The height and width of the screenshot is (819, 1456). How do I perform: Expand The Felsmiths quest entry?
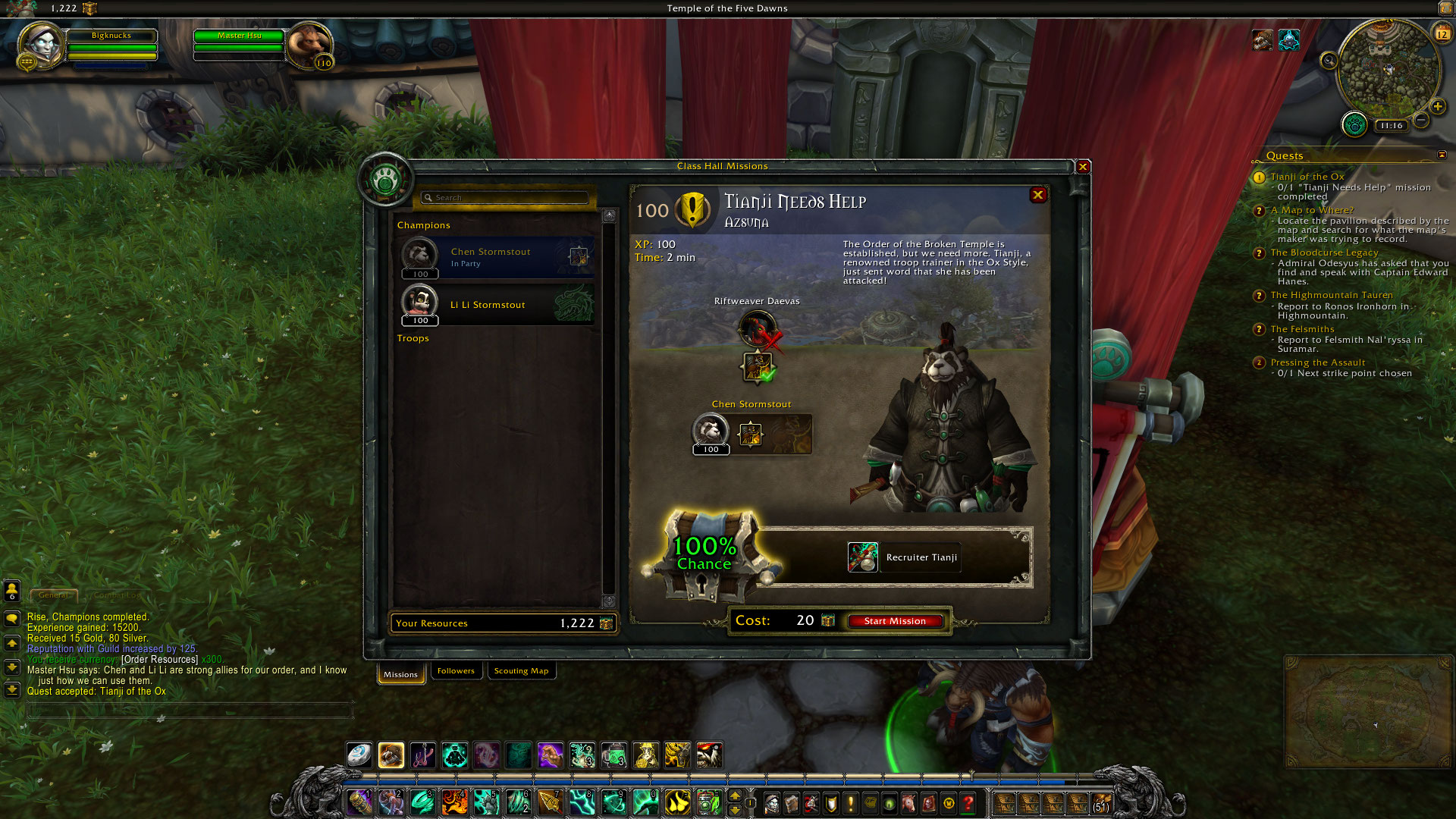[x=1301, y=328]
